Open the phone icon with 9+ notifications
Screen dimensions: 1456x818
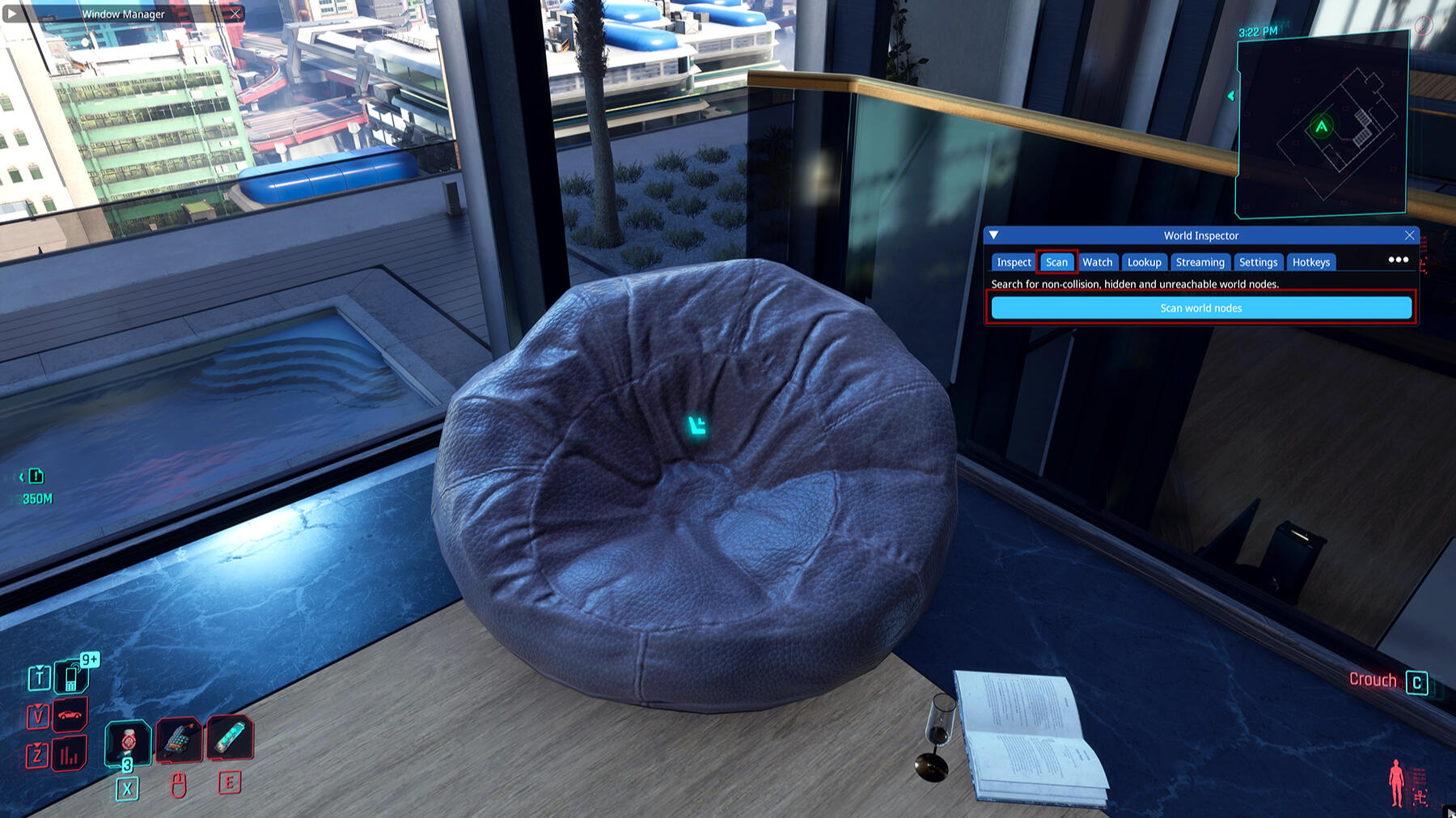point(72,676)
